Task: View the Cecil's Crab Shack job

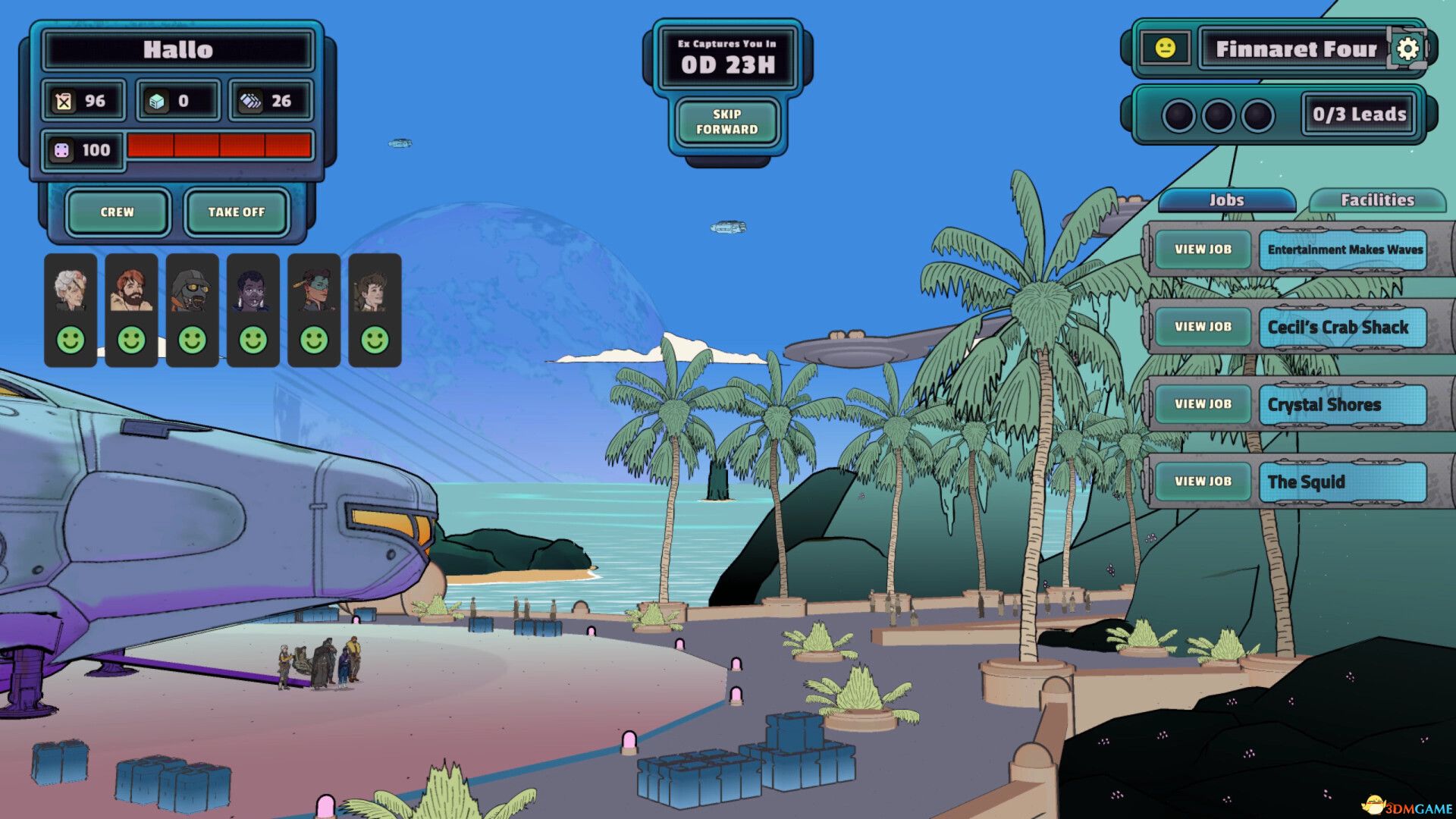Action: click(x=1203, y=327)
